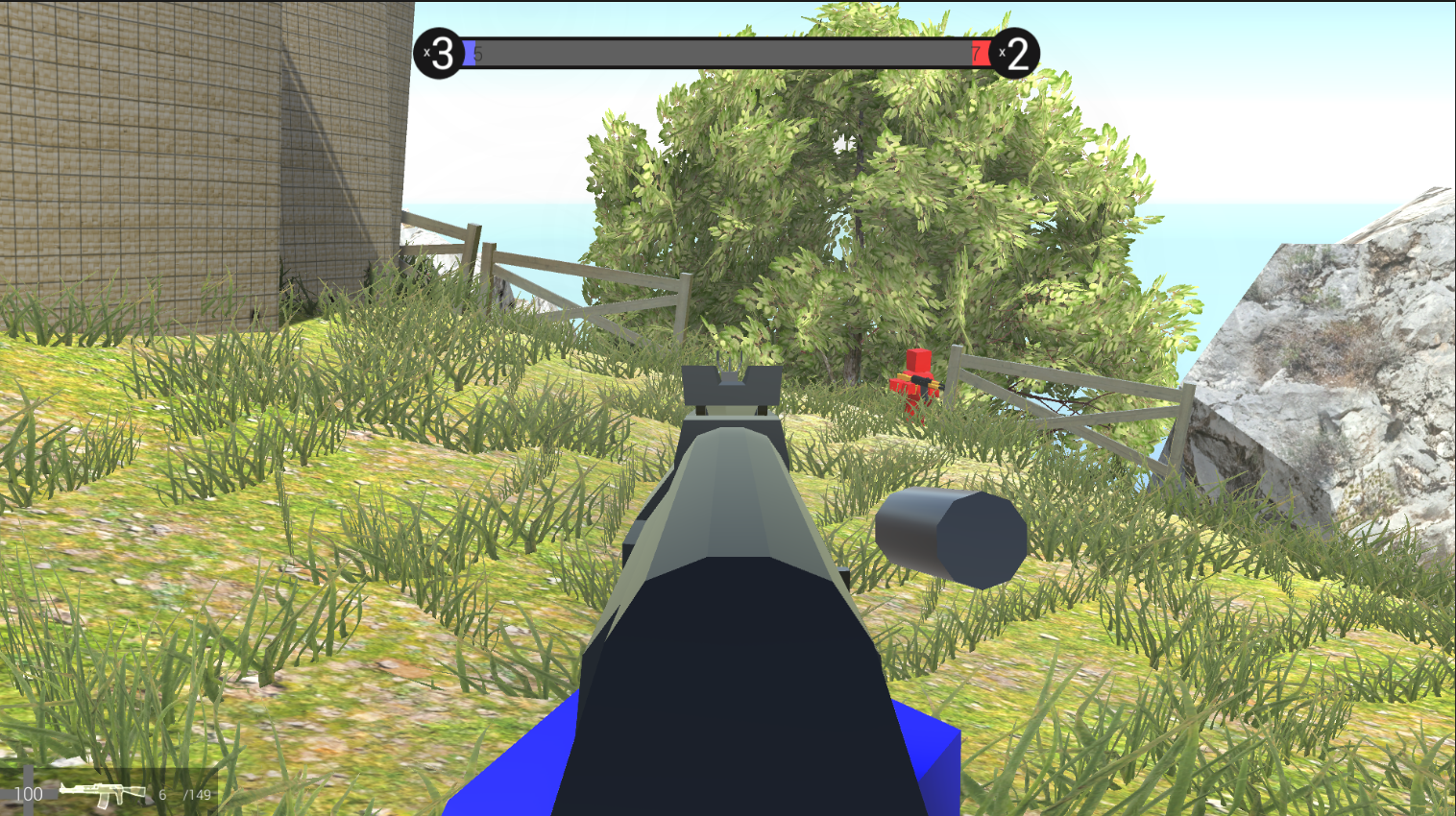
Task: Click the blue segment of the score bar
Action: coord(468,55)
